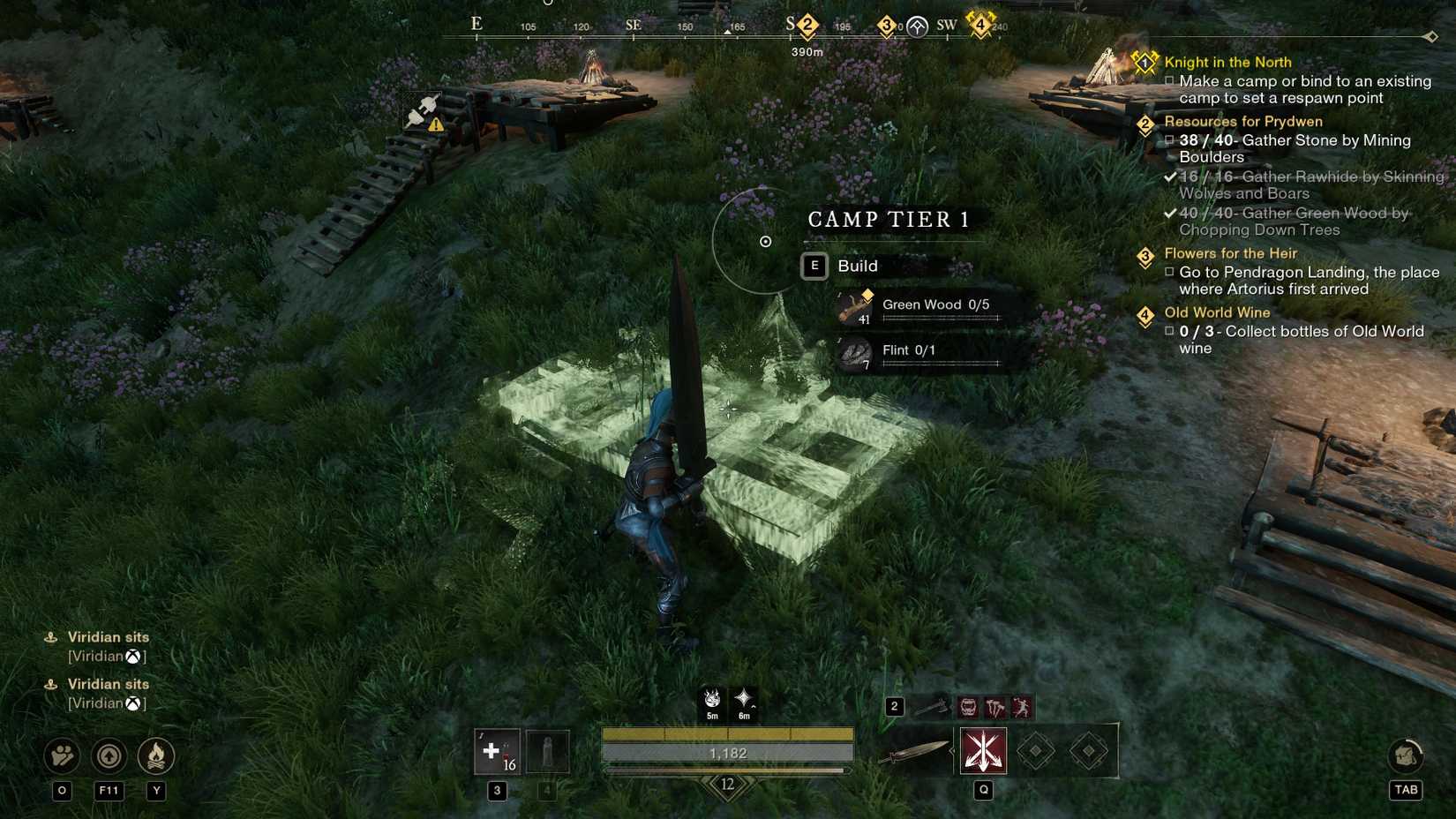The image size is (1456, 819).
Task: Click the health bar showing 1,182
Action: 726,753
